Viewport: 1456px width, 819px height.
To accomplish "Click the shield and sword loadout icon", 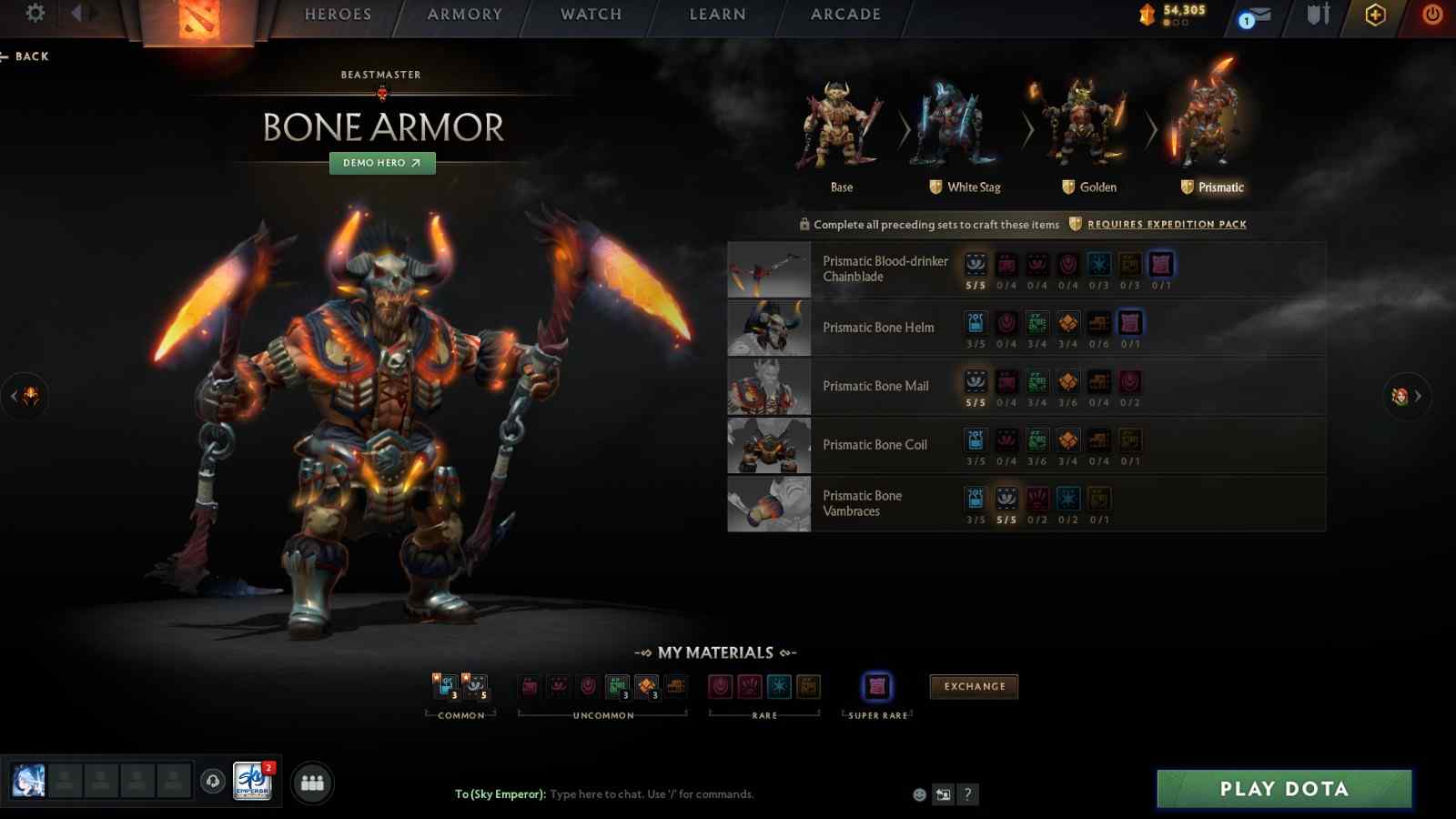I will coord(1317,15).
